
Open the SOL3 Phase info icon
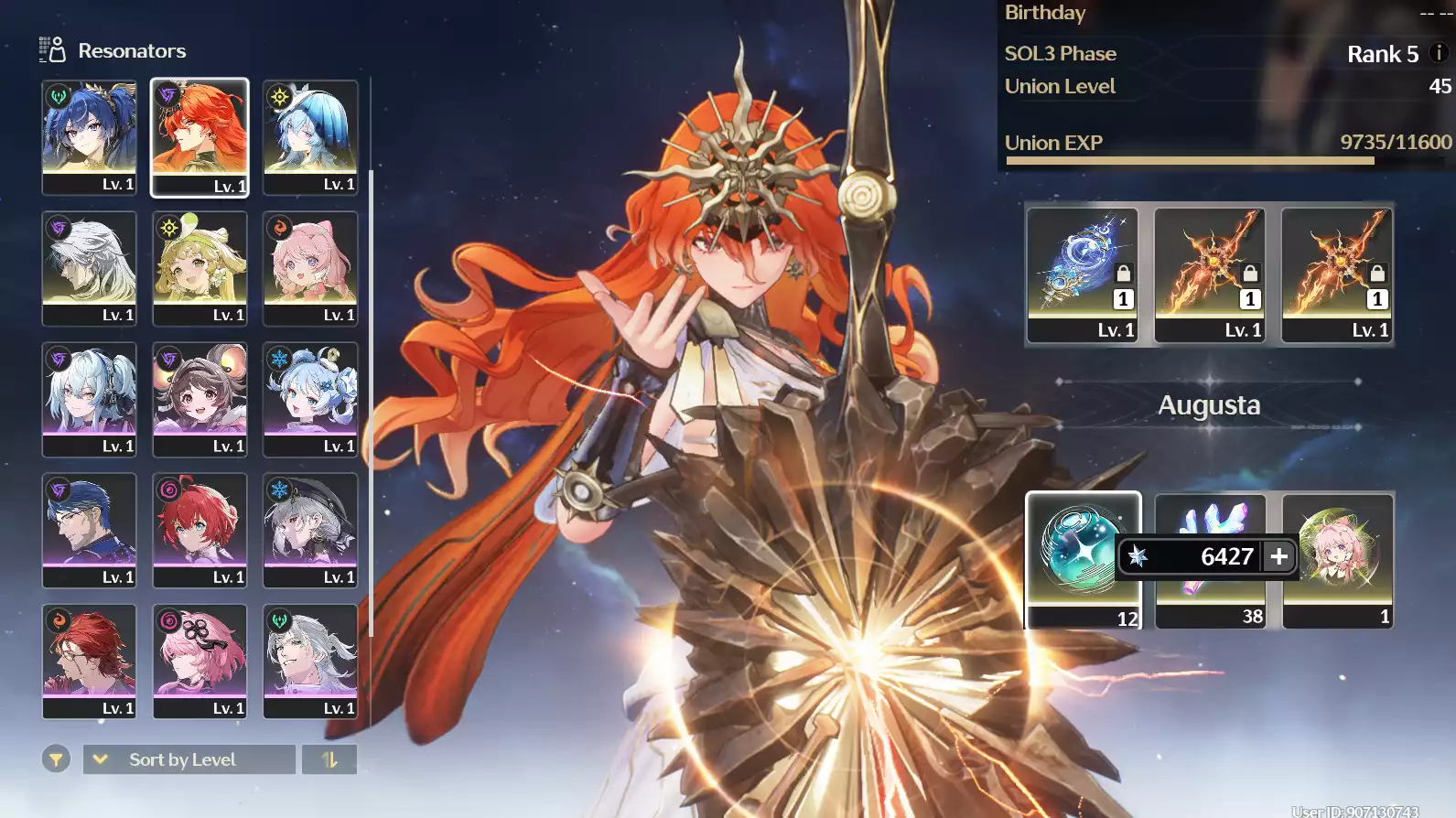coord(1439,53)
